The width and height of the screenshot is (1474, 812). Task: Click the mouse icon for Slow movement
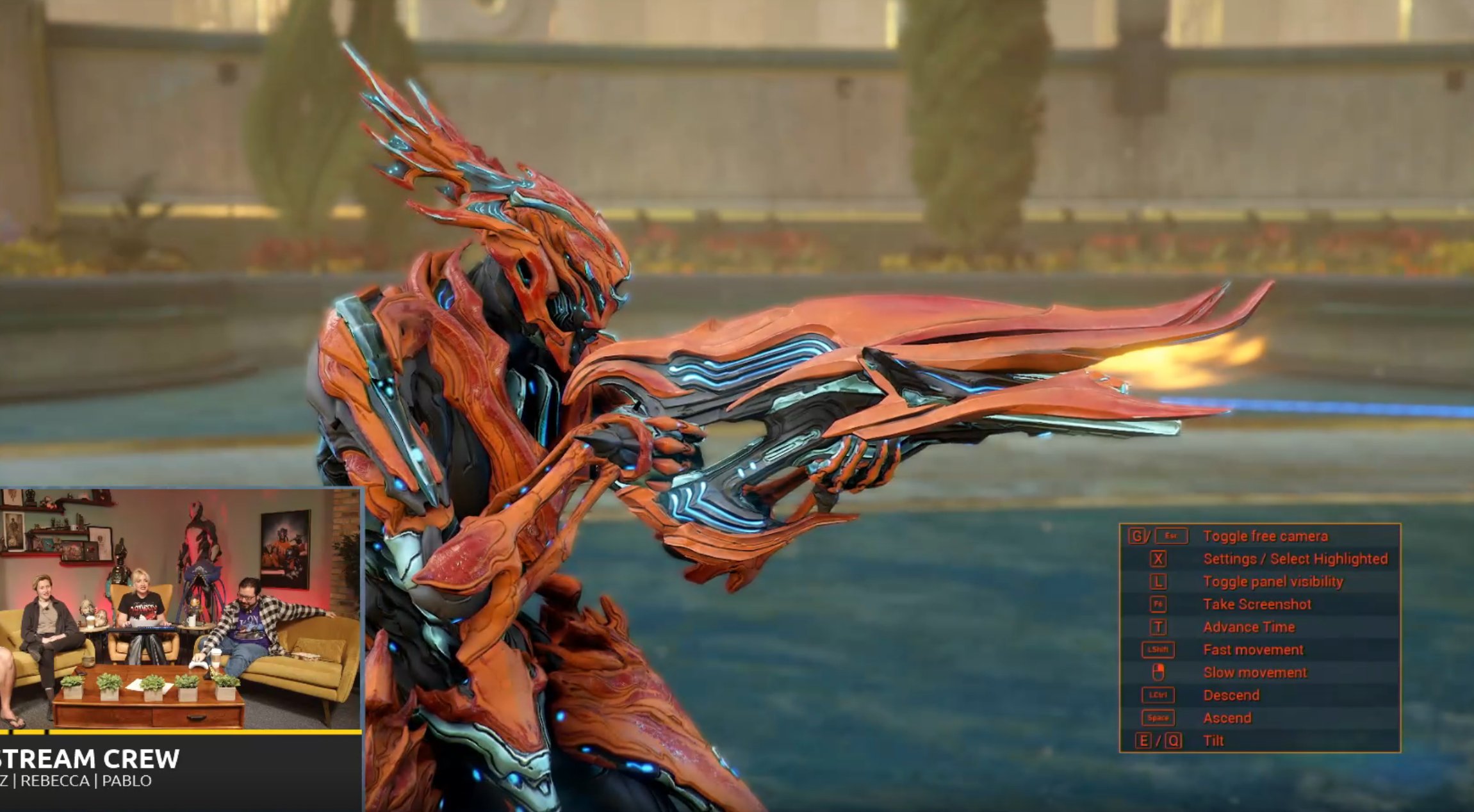(1159, 672)
